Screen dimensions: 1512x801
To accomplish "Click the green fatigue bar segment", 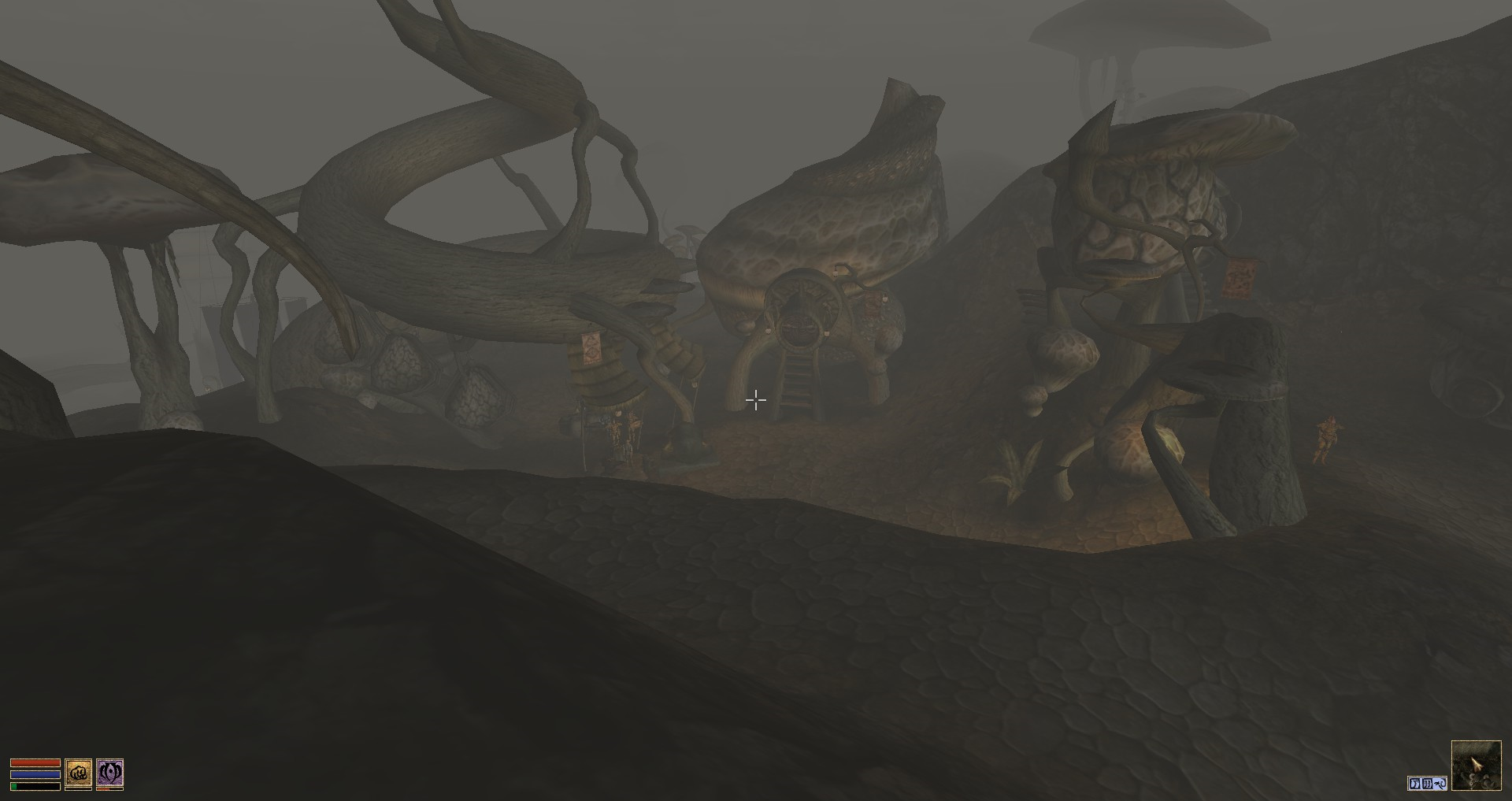I will (x=13, y=784).
